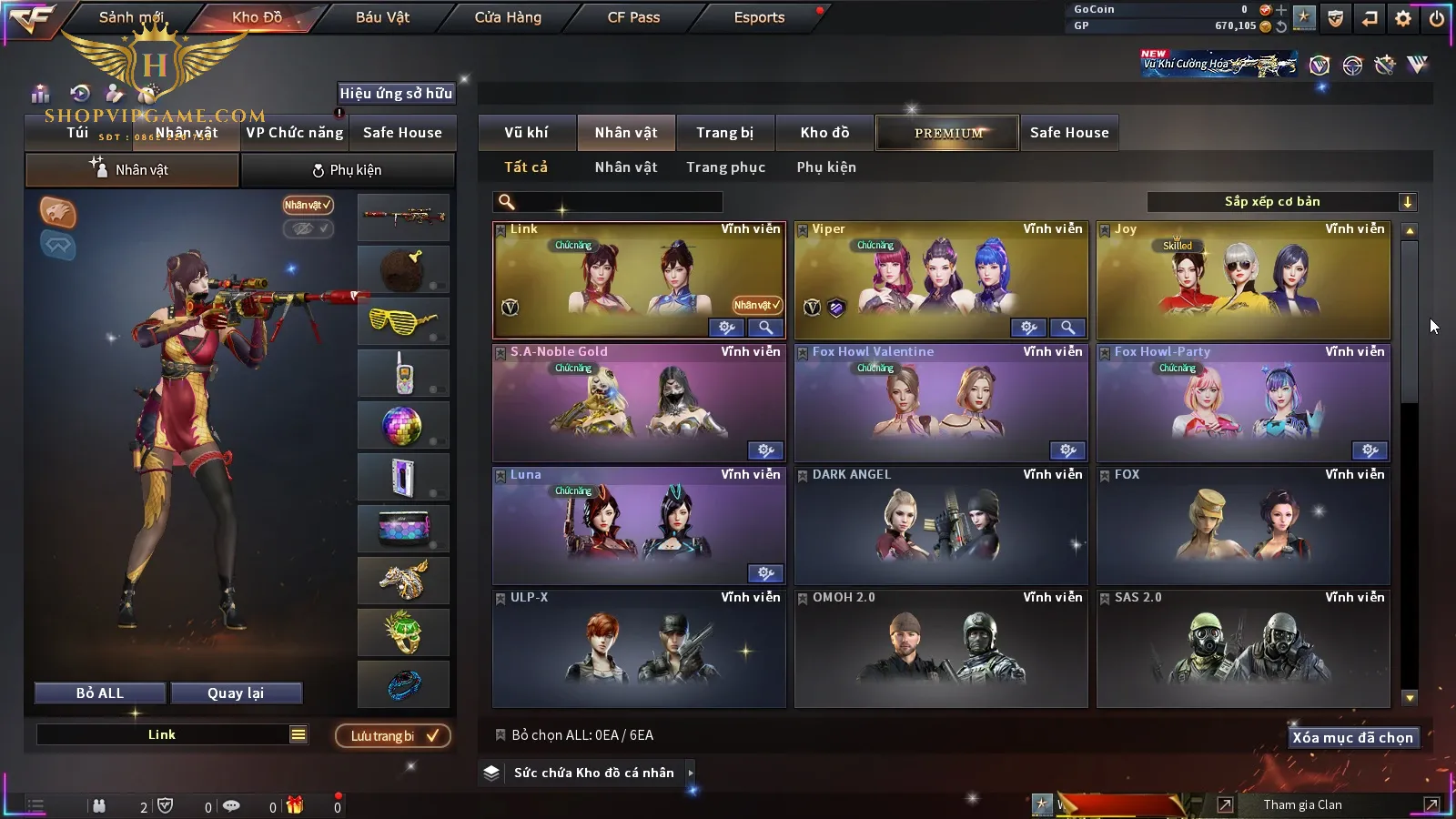
Task: Filter by Trang phục sub-tab
Action: 725,167
